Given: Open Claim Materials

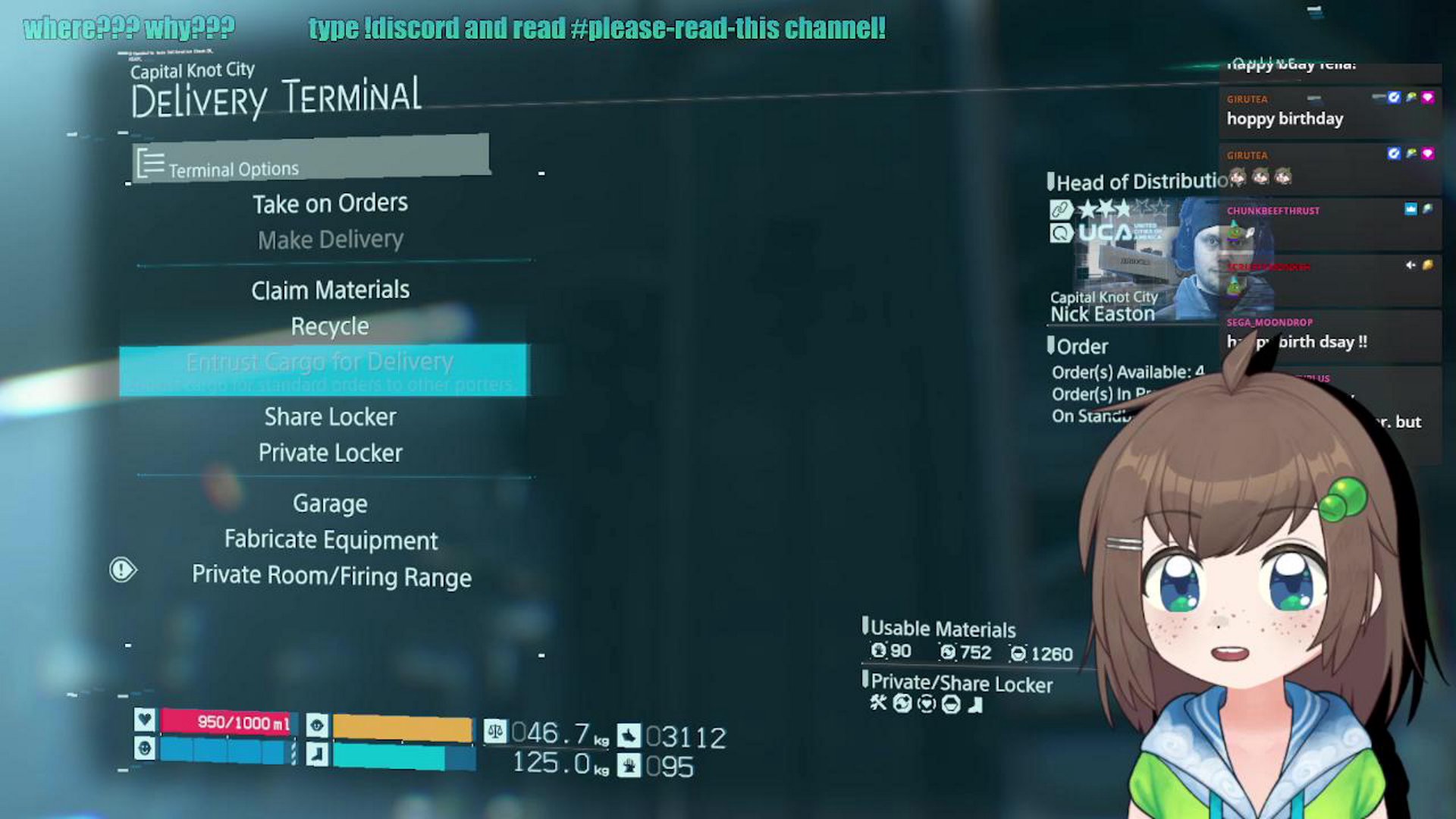Looking at the screenshot, I should tap(330, 290).
